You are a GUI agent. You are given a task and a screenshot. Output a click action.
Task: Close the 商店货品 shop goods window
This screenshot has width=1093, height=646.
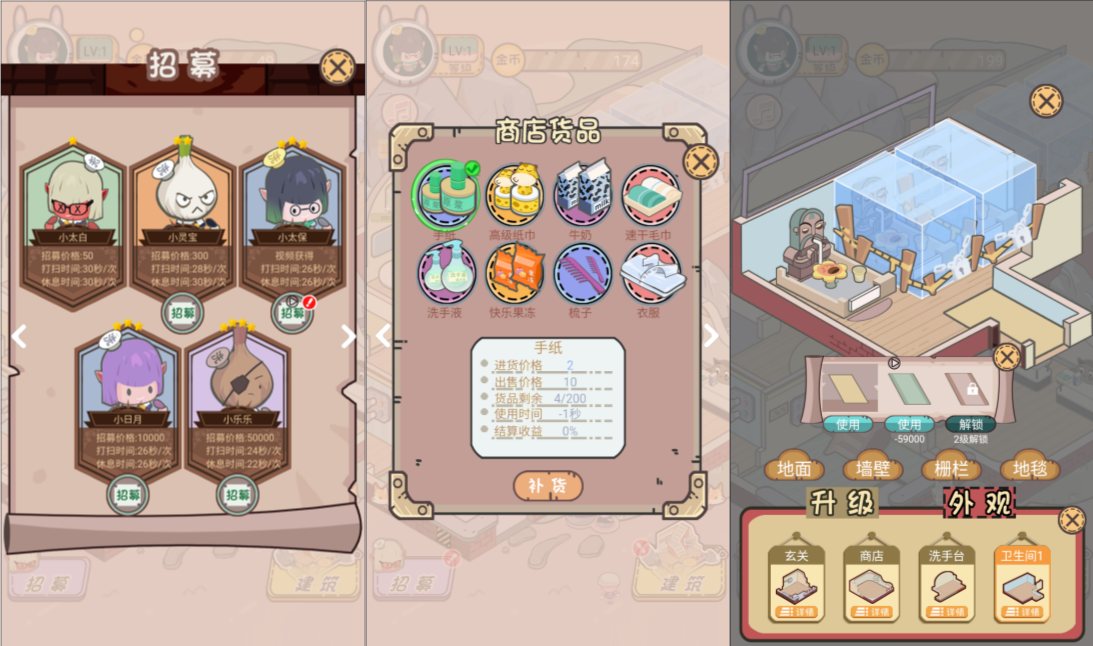702,160
